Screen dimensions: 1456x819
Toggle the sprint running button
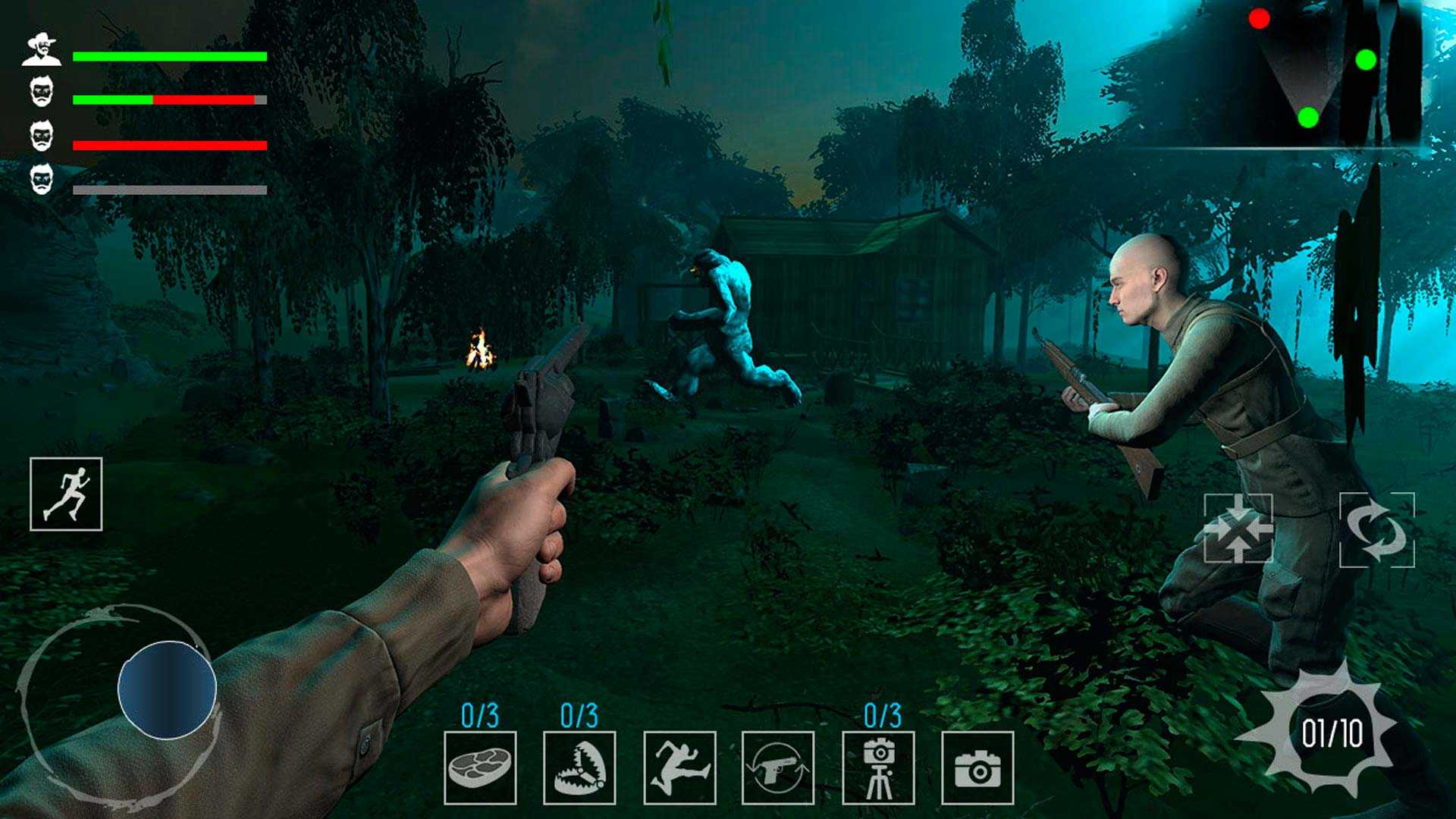[x=66, y=494]
